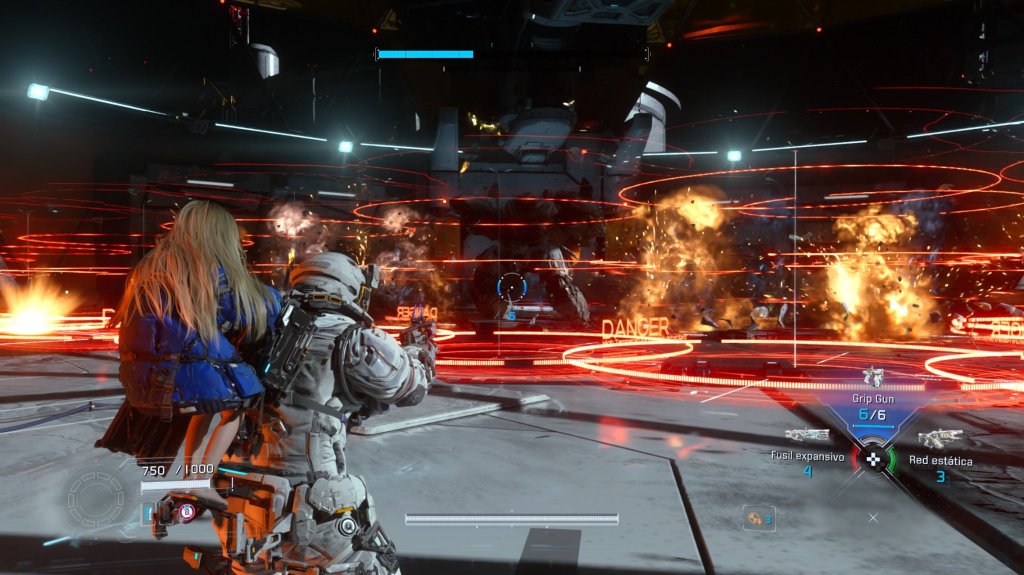Select the round pink-ringed status icon
This screenshot has width=1024, height=575.
tap(186, 513)
